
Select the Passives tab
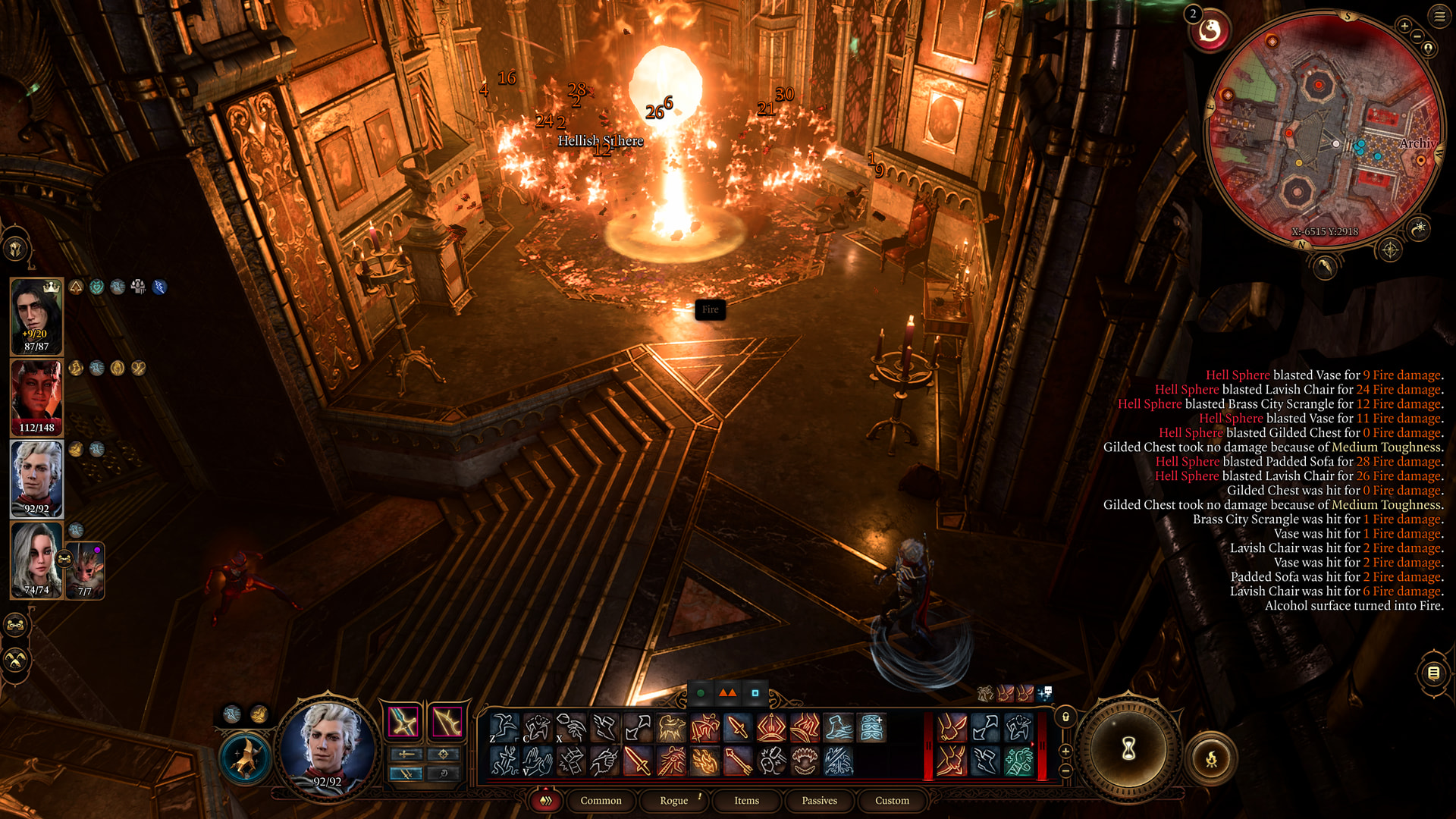click(819, 801)
